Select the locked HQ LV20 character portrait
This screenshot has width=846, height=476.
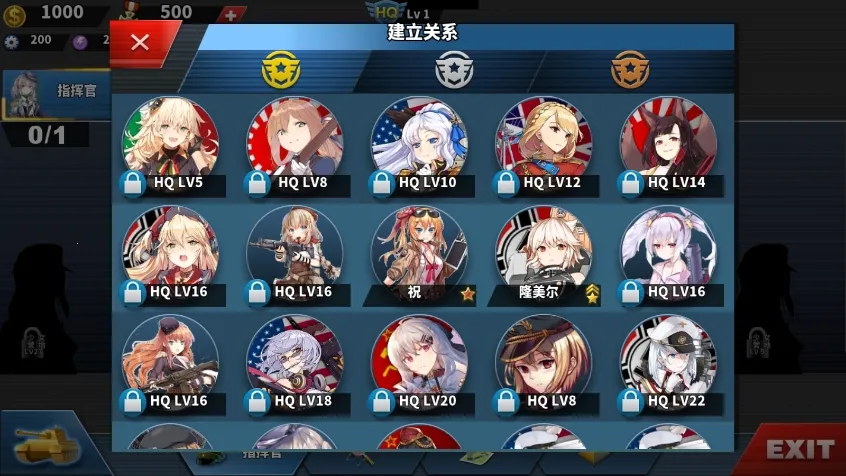coord(419,364)
